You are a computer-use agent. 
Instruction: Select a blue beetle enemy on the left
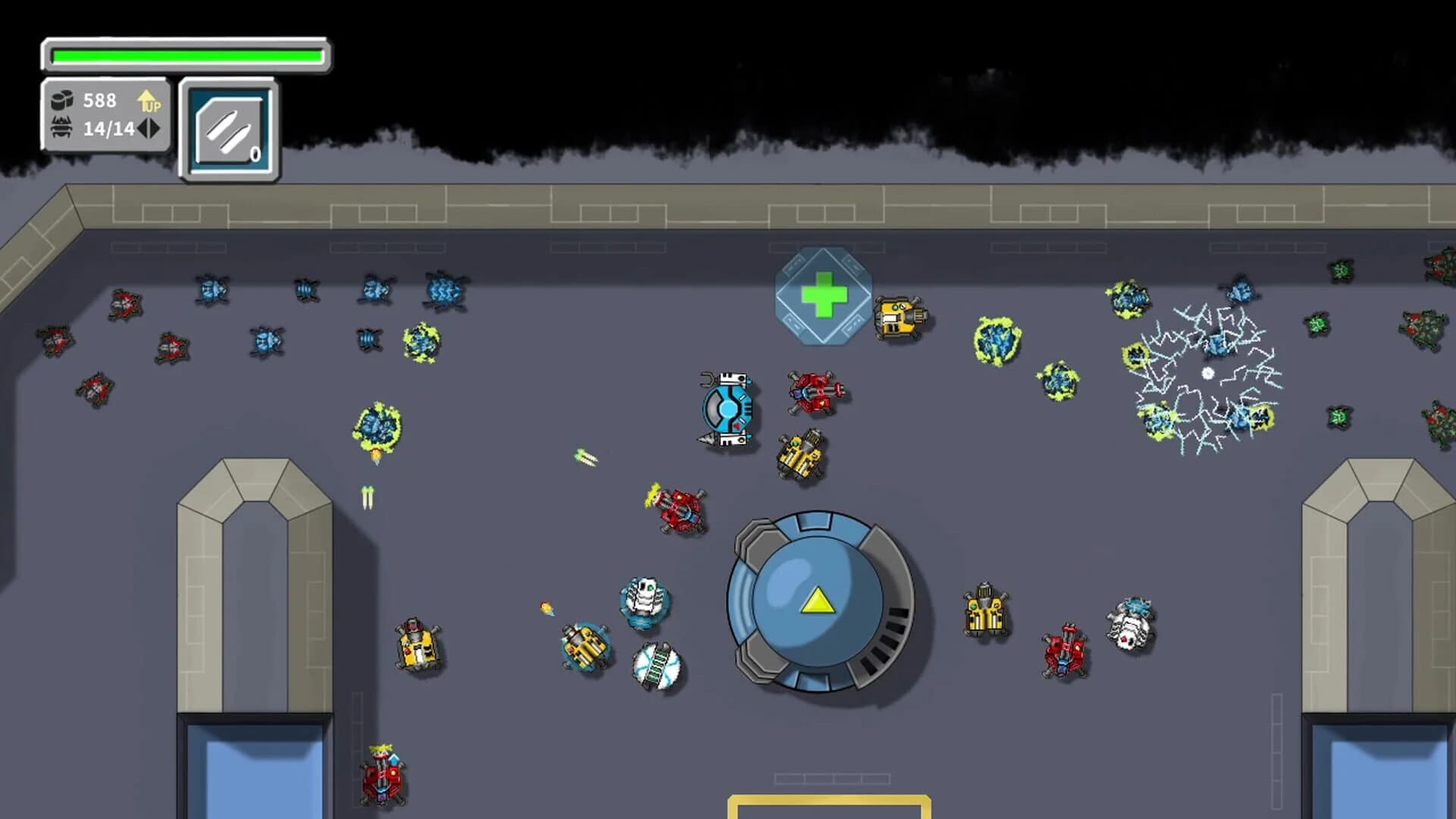coord(212,288)
